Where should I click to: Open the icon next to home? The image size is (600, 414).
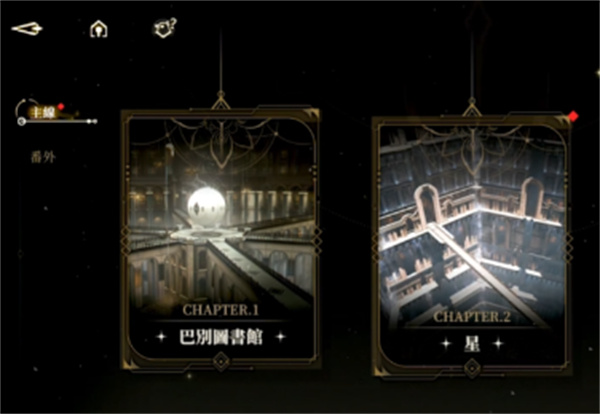click(x=164, y=28)
